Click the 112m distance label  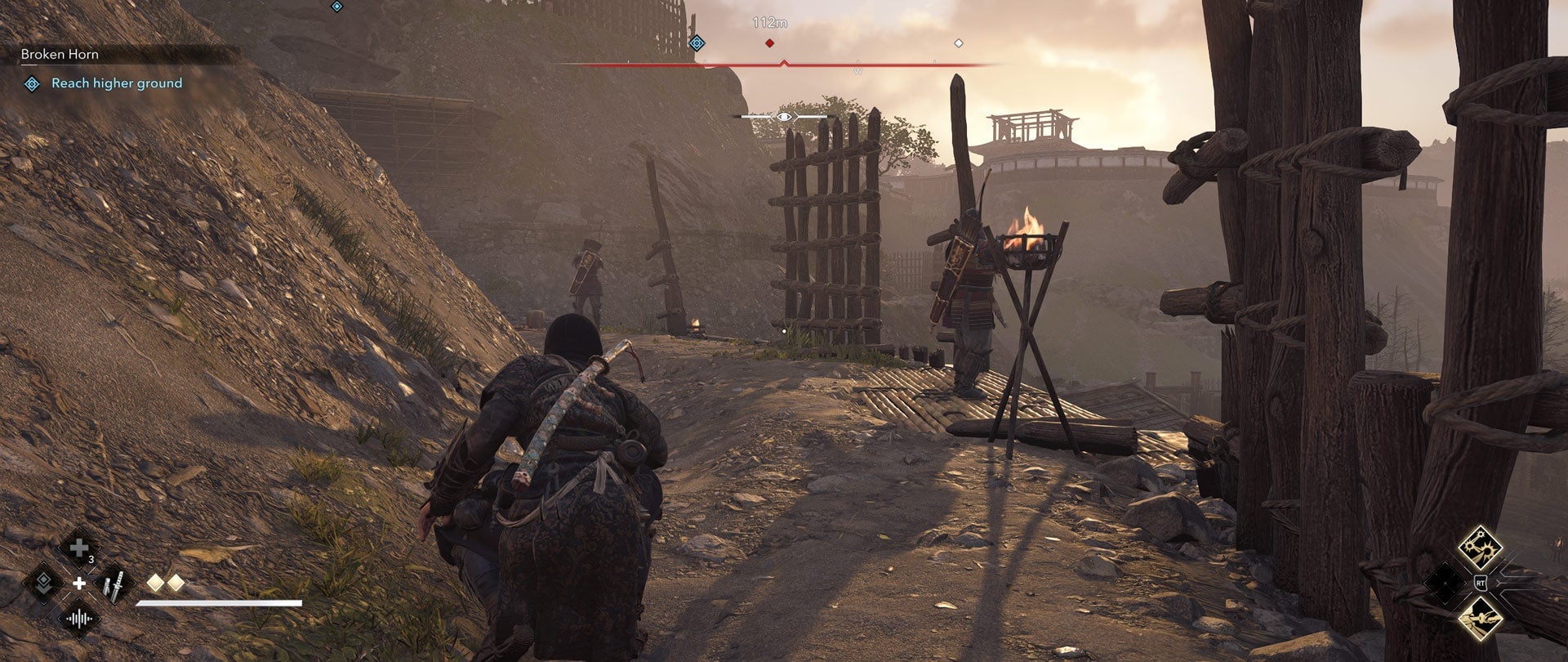coord(770,23)
